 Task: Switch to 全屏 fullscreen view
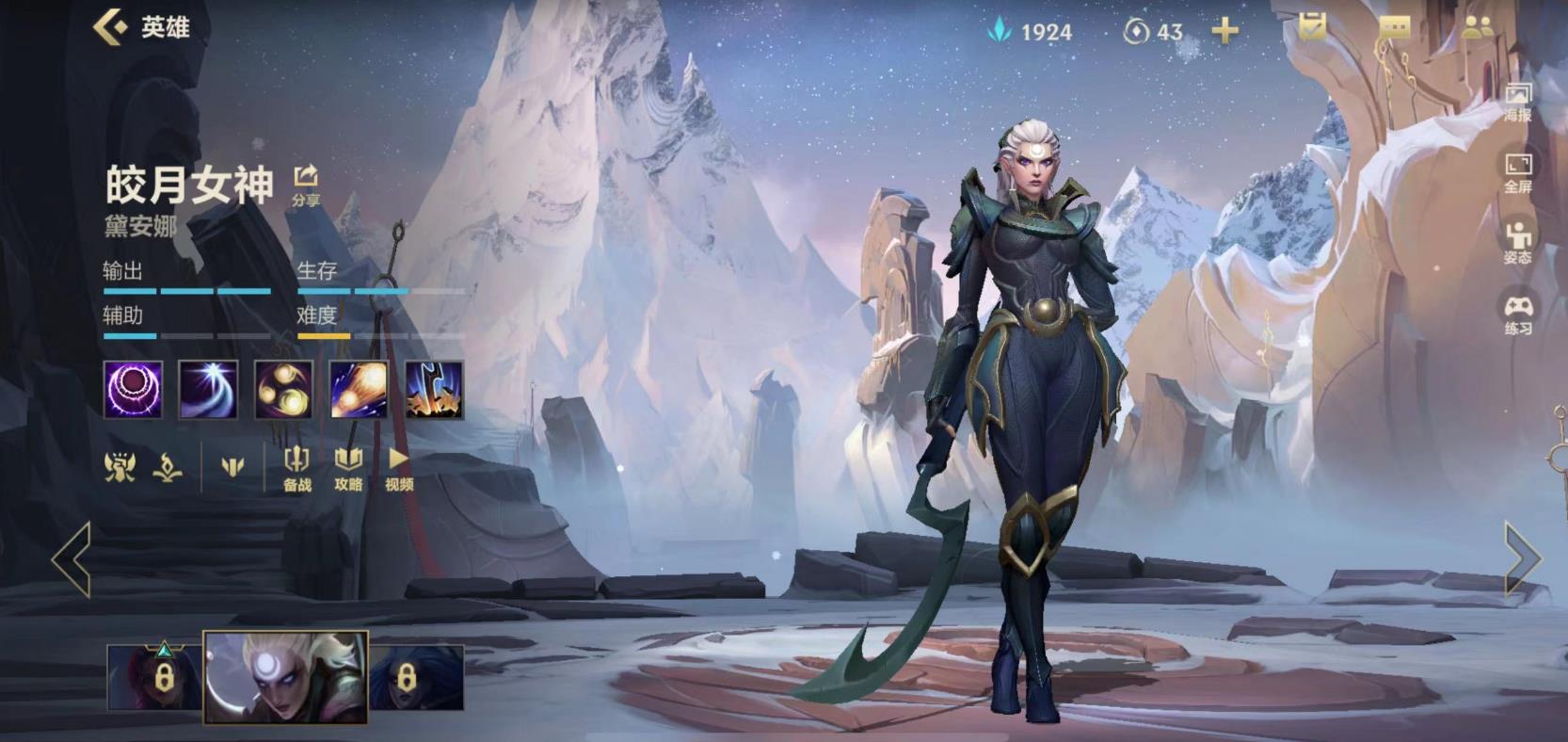click(1517, 172)
